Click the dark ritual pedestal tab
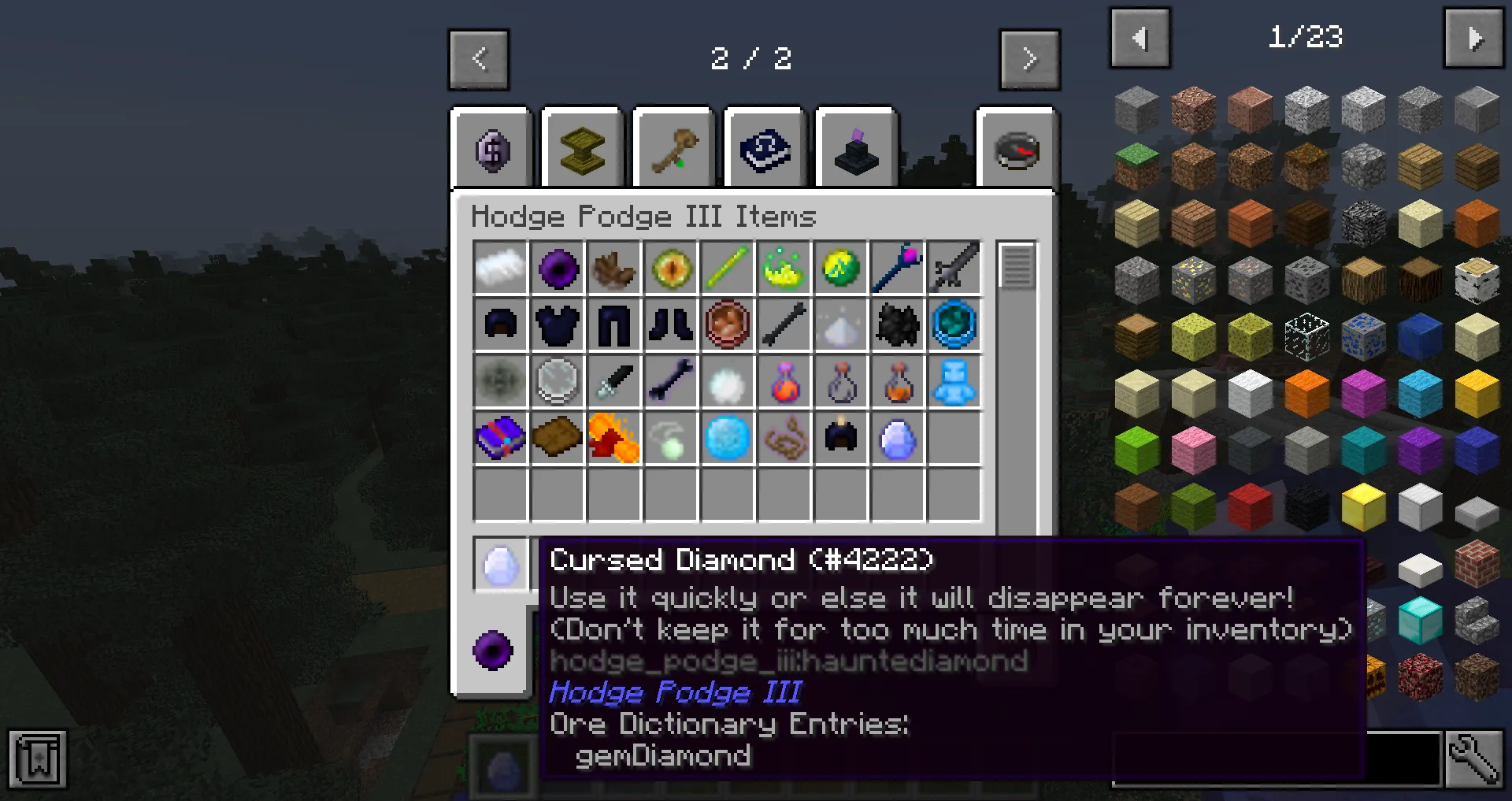This screenshot has height=801, width=1512. click(855, 148)
